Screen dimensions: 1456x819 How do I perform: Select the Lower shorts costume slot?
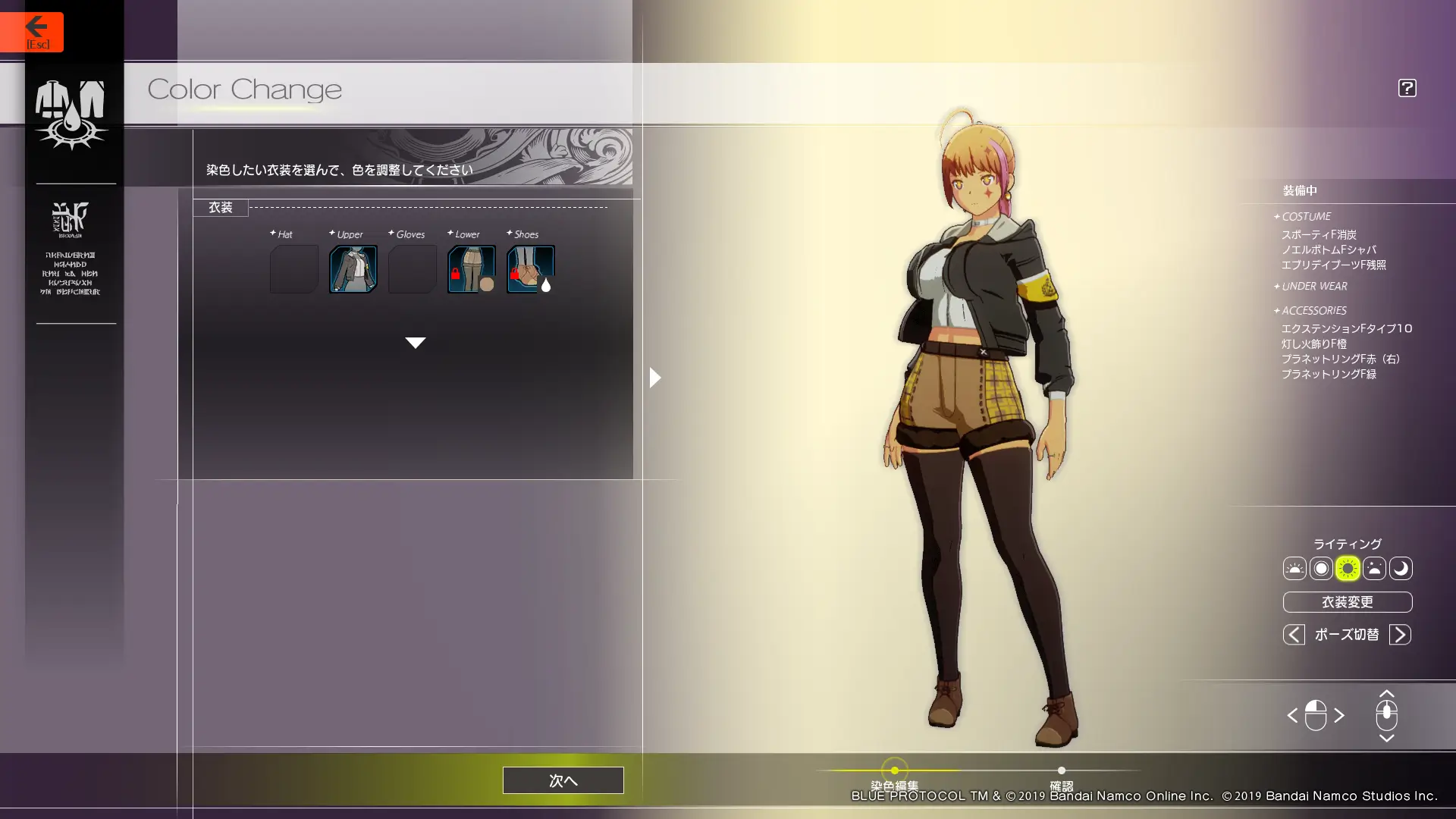pyautogui.click(x=472, y=269)
